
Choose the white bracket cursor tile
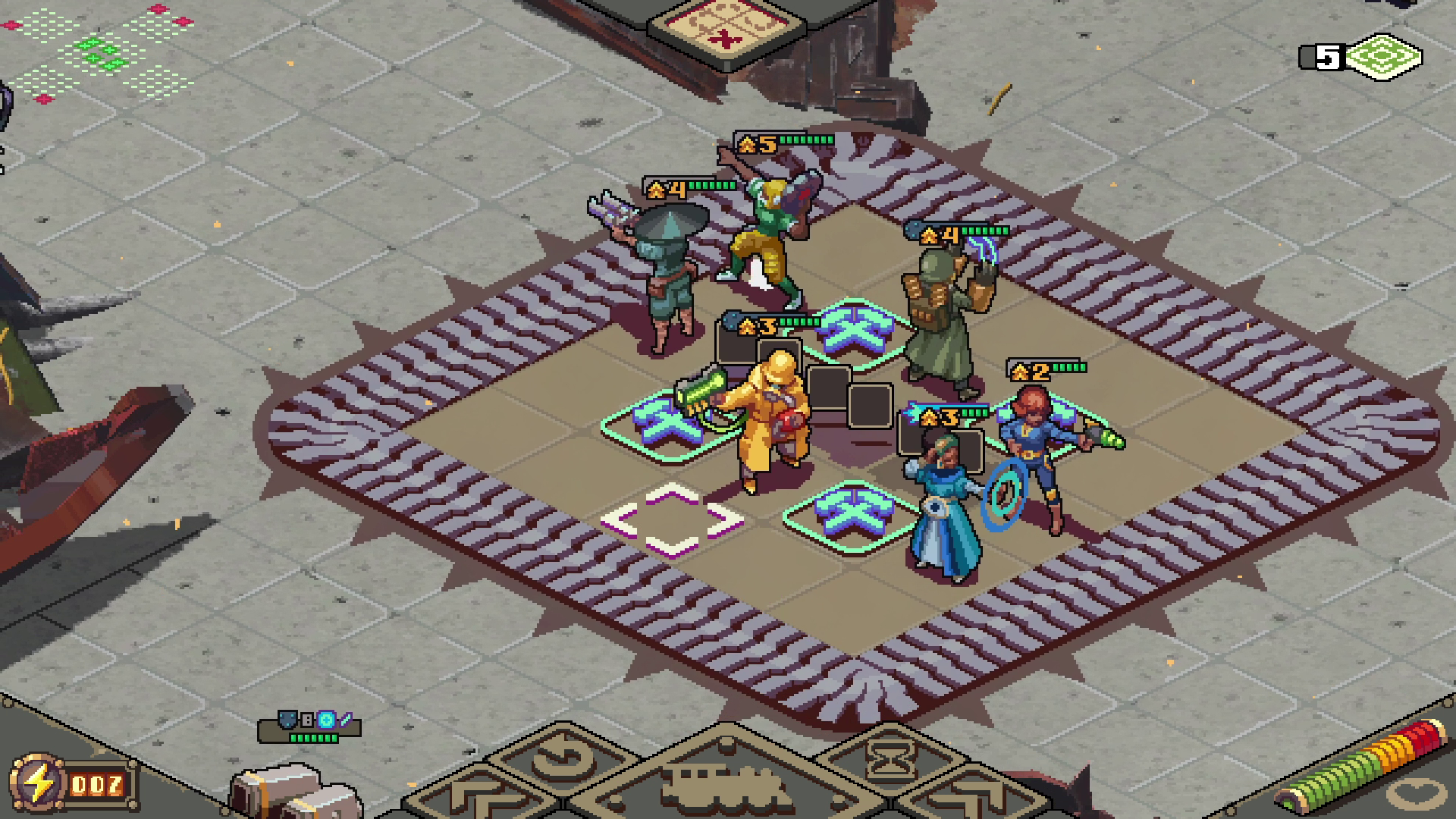(672, 520)
